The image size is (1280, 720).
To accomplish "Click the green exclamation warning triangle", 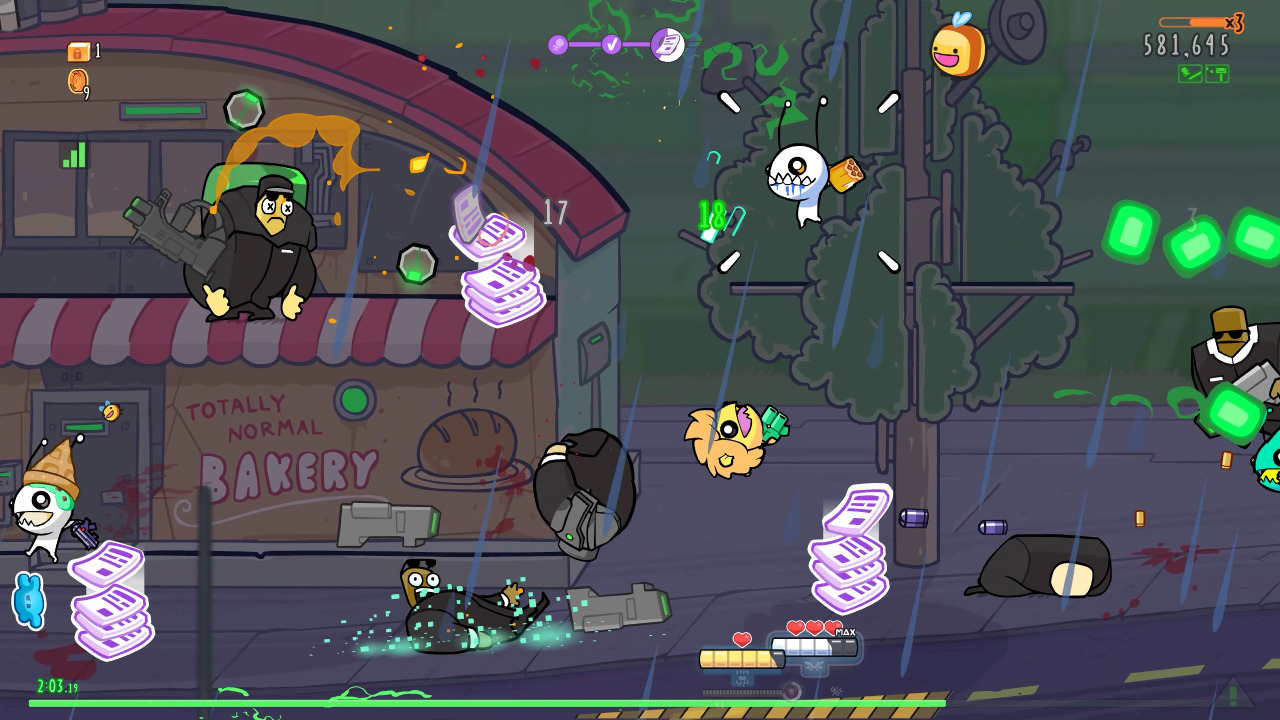I will 1233,692.
